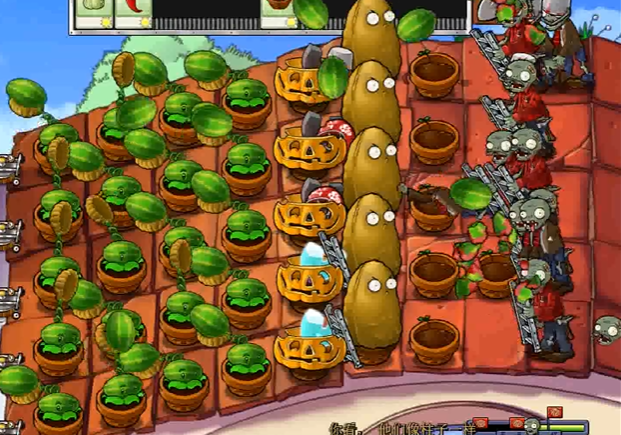Pick the Flower Pot seed packet
The height and width of the screenshot is (435, 621).
280,12
